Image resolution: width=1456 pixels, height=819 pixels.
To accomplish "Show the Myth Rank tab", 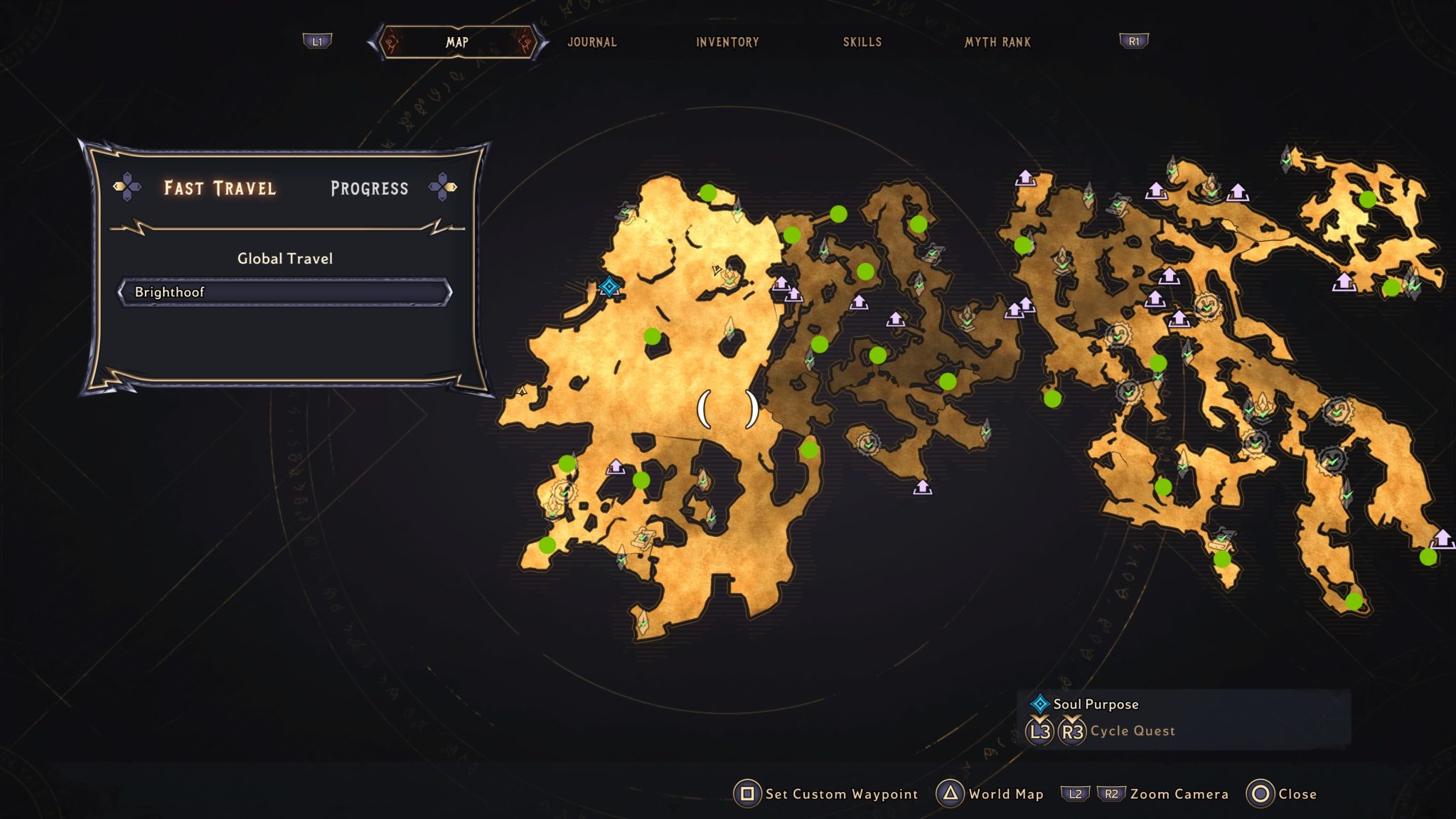I will pos(997,42).
